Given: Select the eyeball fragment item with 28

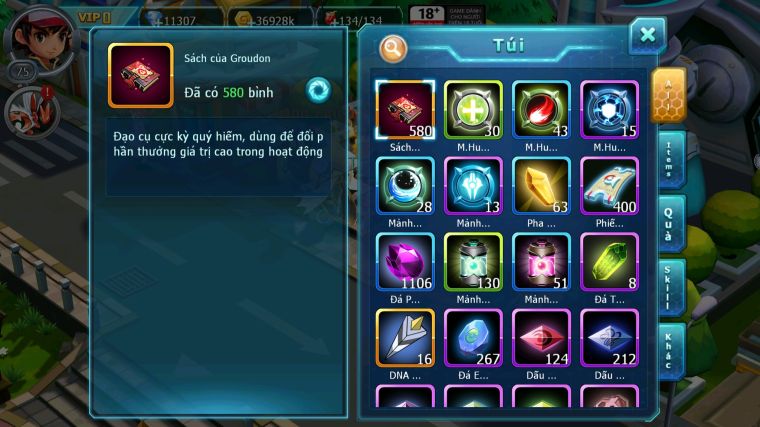Looking at the screenshot, I should click(x=405, y=186).
